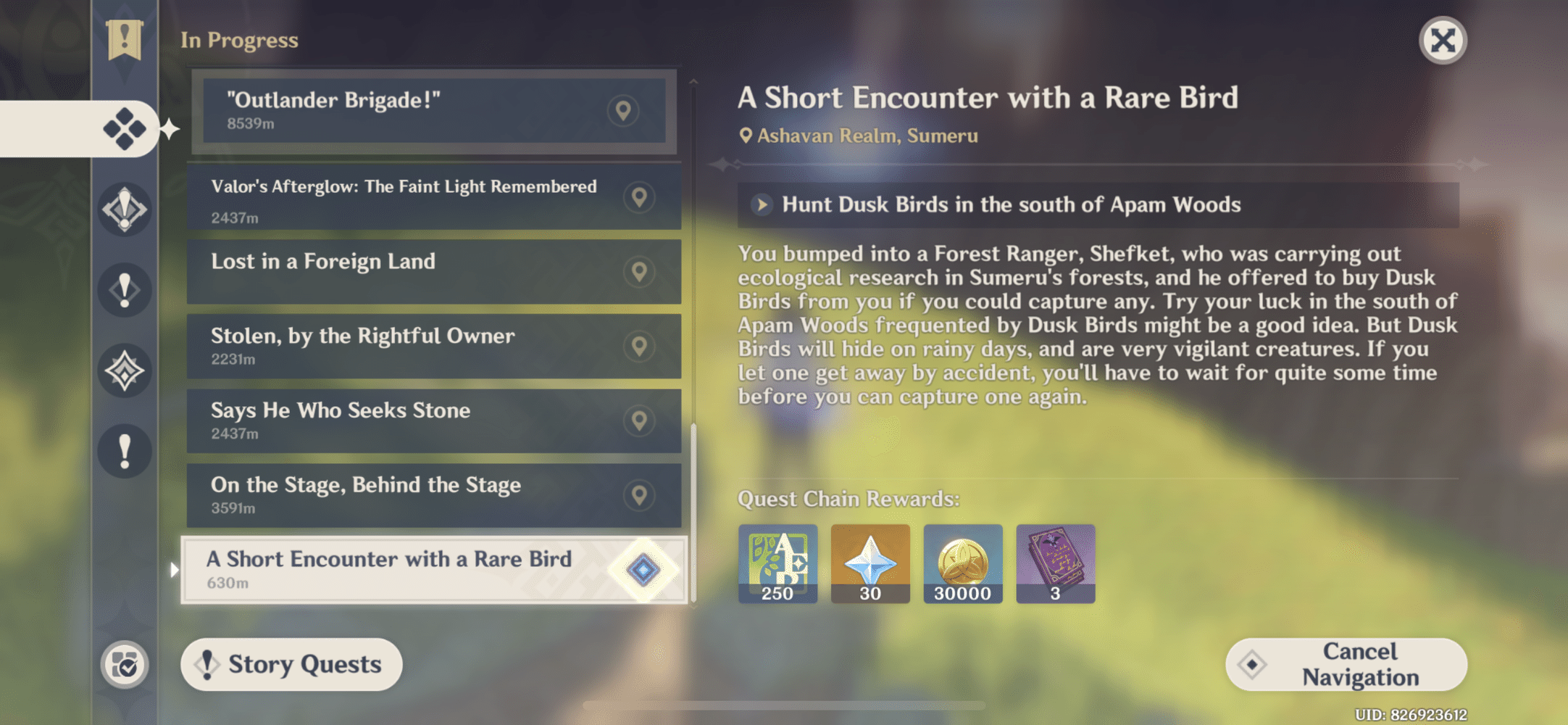Click the location pin for "Says He Who Seeks Stone"

pos(638,420)
